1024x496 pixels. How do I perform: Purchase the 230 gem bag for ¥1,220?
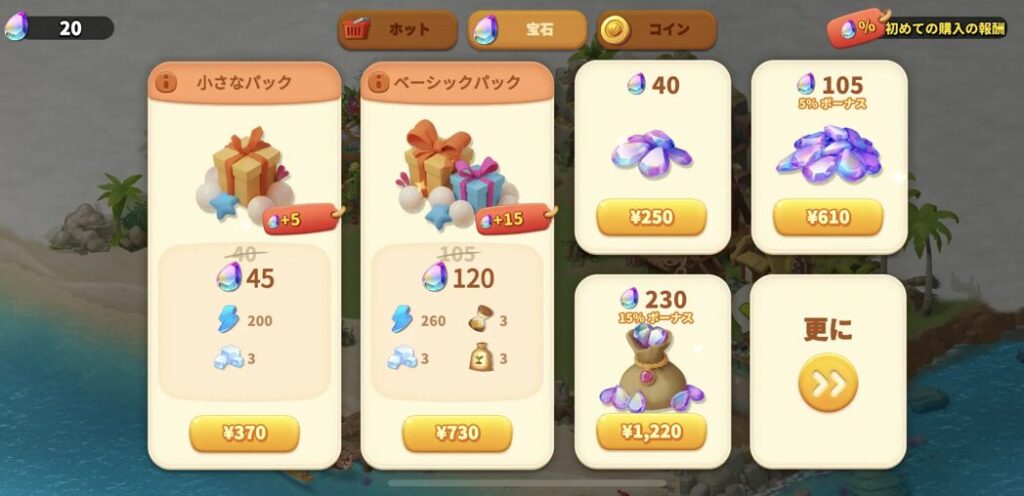pos(651,432)
